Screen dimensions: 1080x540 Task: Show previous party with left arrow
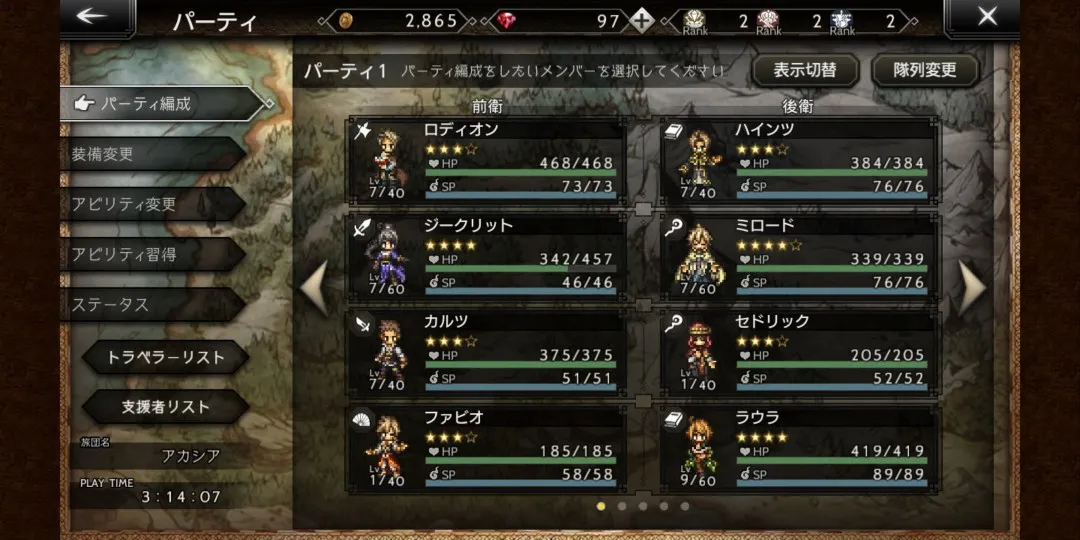click(315, 288)
